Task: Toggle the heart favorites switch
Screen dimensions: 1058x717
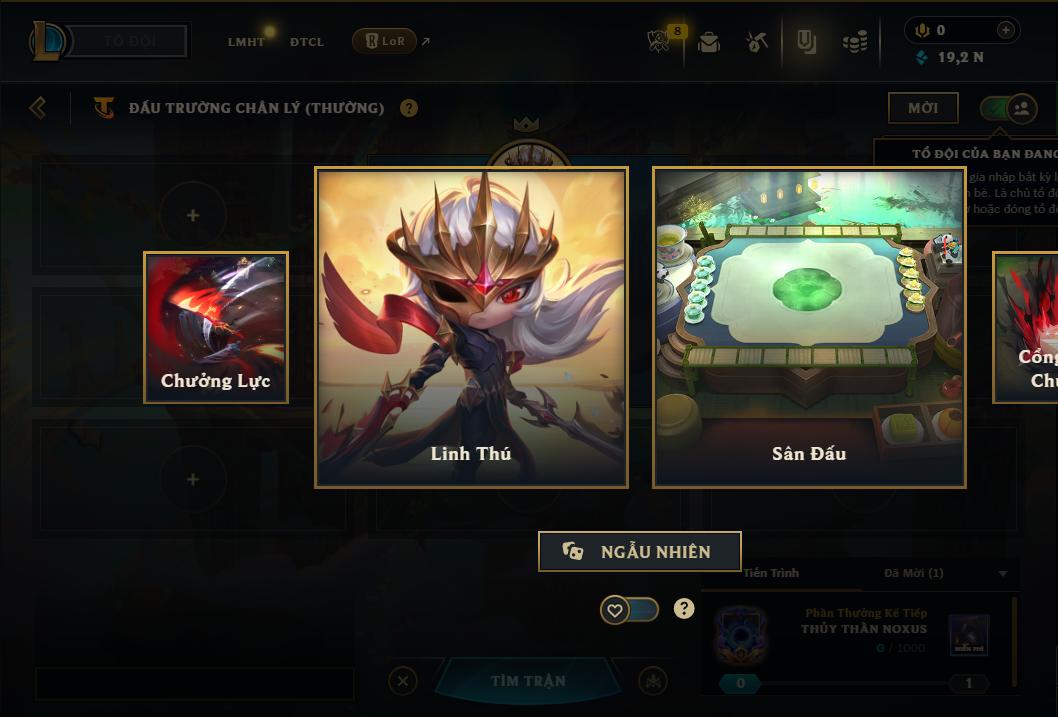Action: pos(629,610)
